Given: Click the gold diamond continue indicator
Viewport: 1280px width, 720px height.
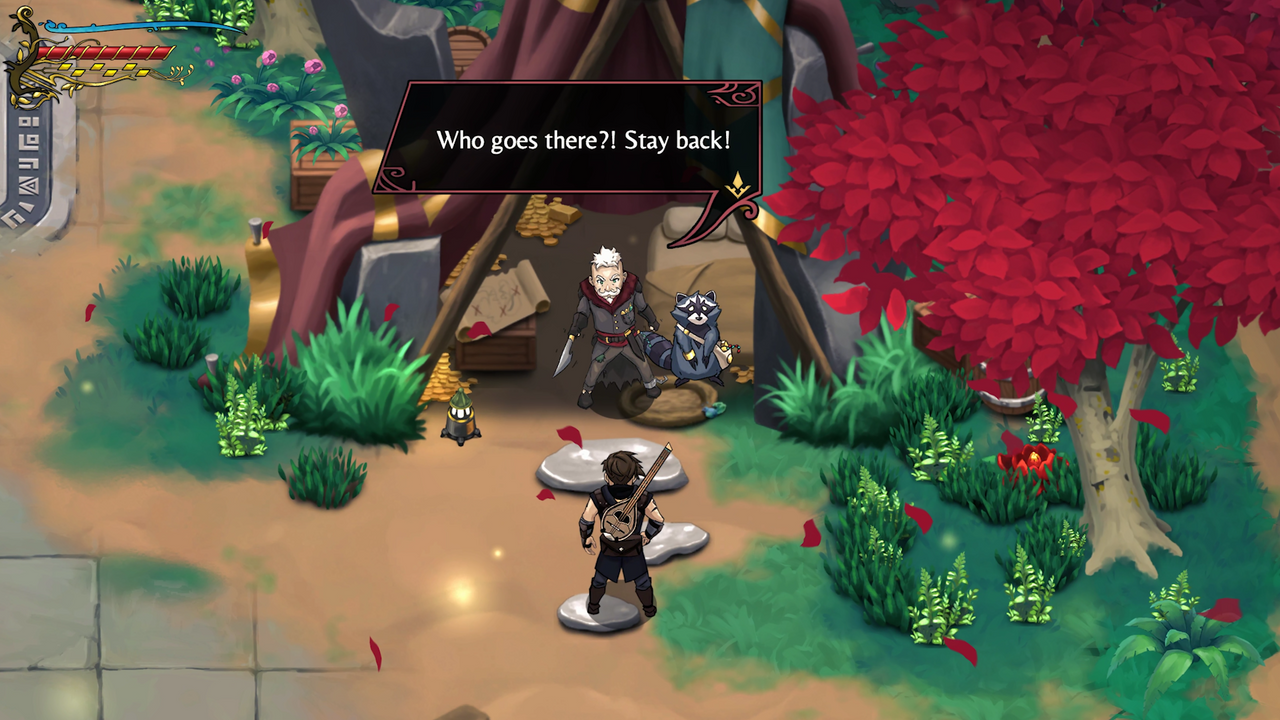Looking at the screenshot, I should pyautogui.click(x=736, y=184).
